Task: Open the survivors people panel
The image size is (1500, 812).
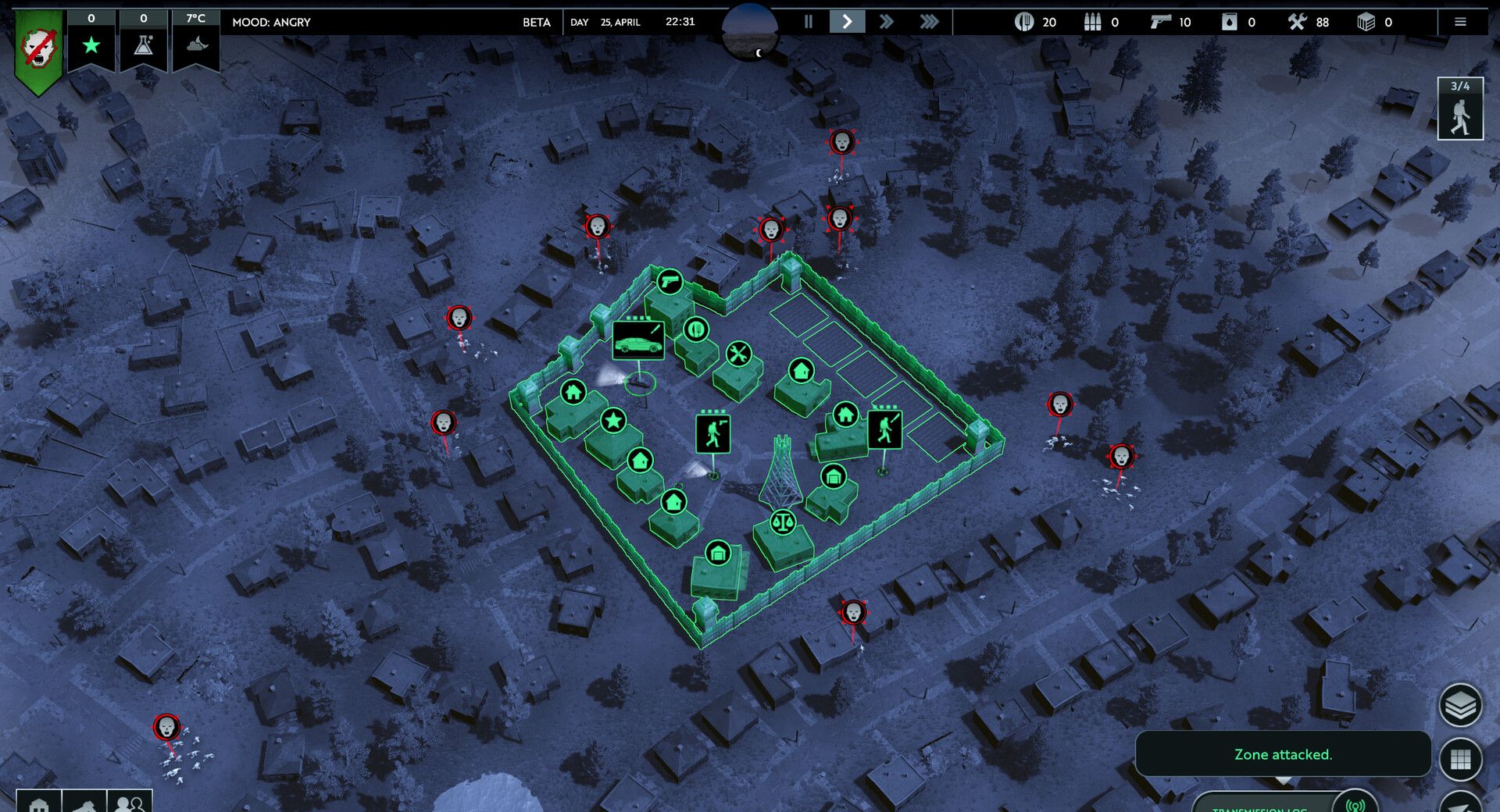Action: (130, 803)
